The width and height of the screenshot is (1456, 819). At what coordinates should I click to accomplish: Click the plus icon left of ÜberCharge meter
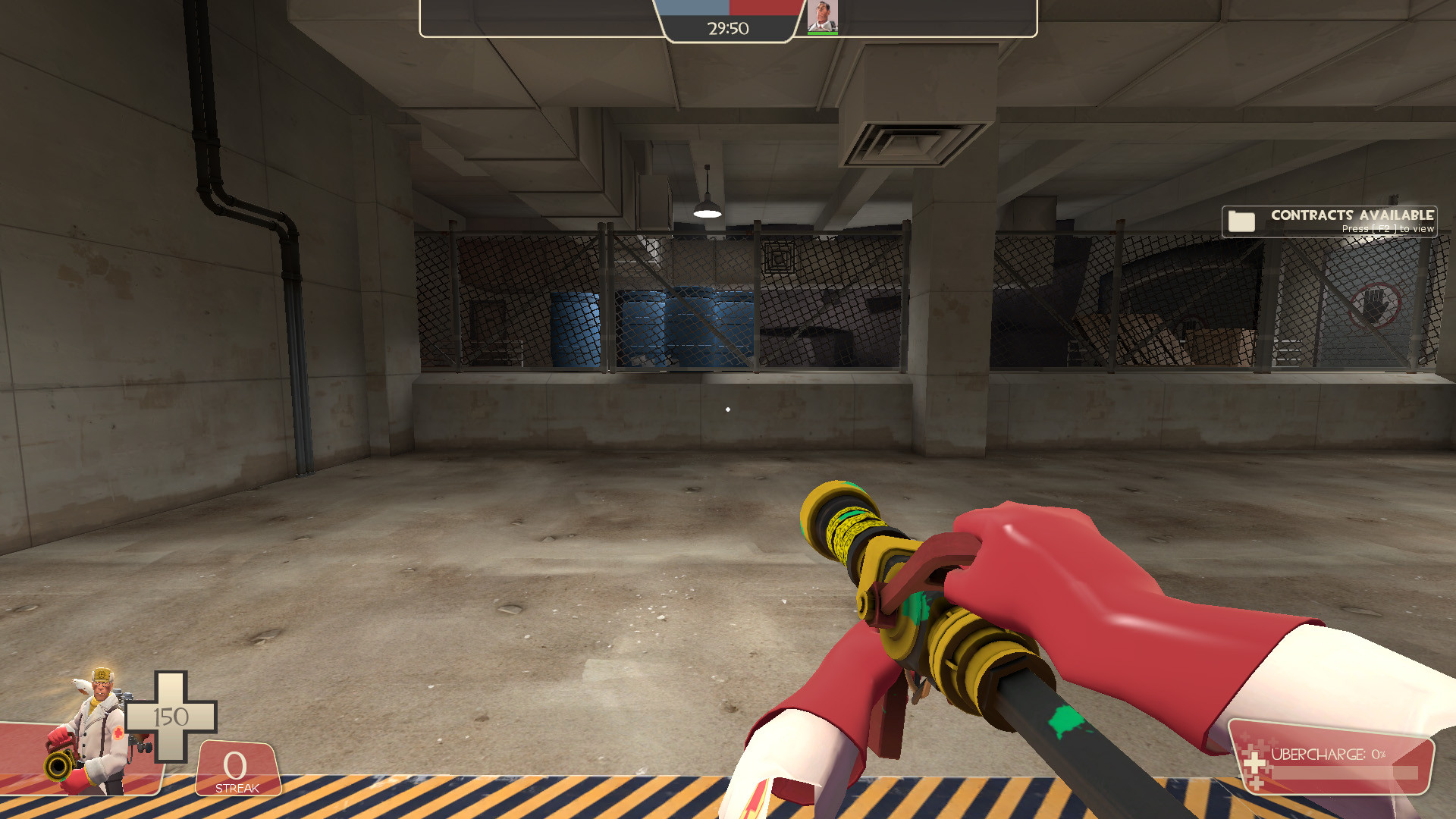pos(1254,764)
